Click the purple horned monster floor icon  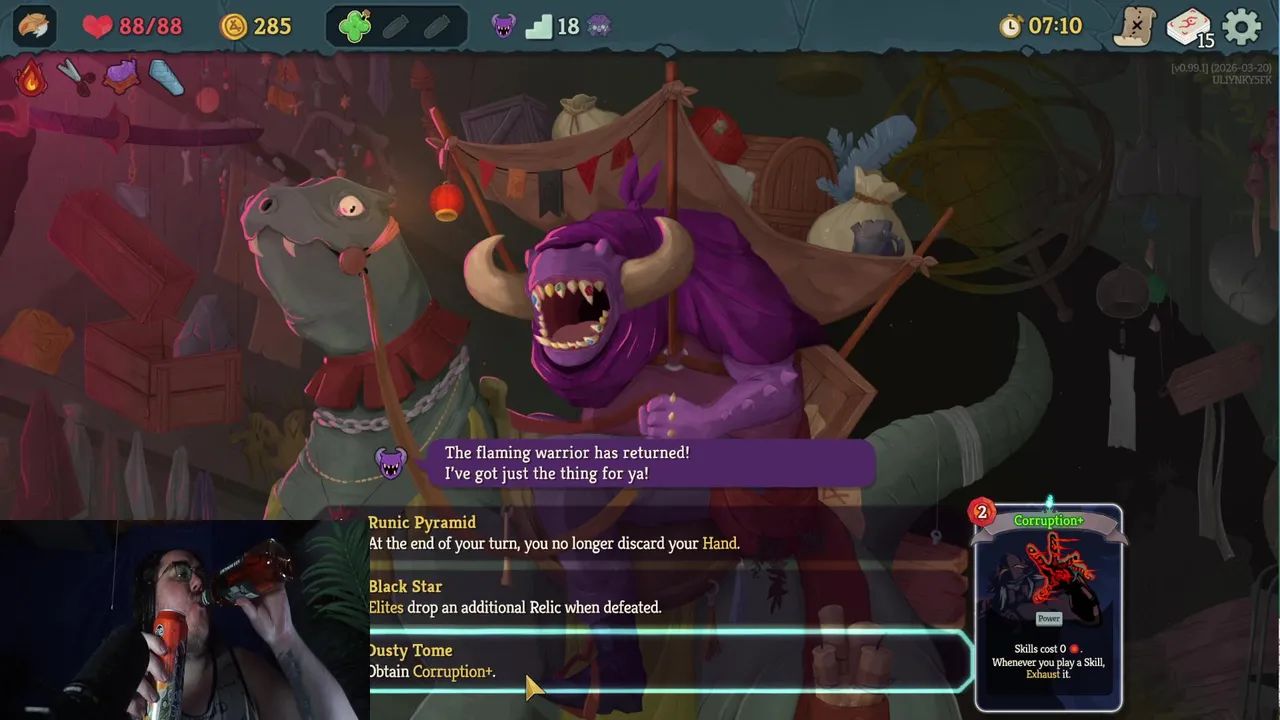(504, 26)
